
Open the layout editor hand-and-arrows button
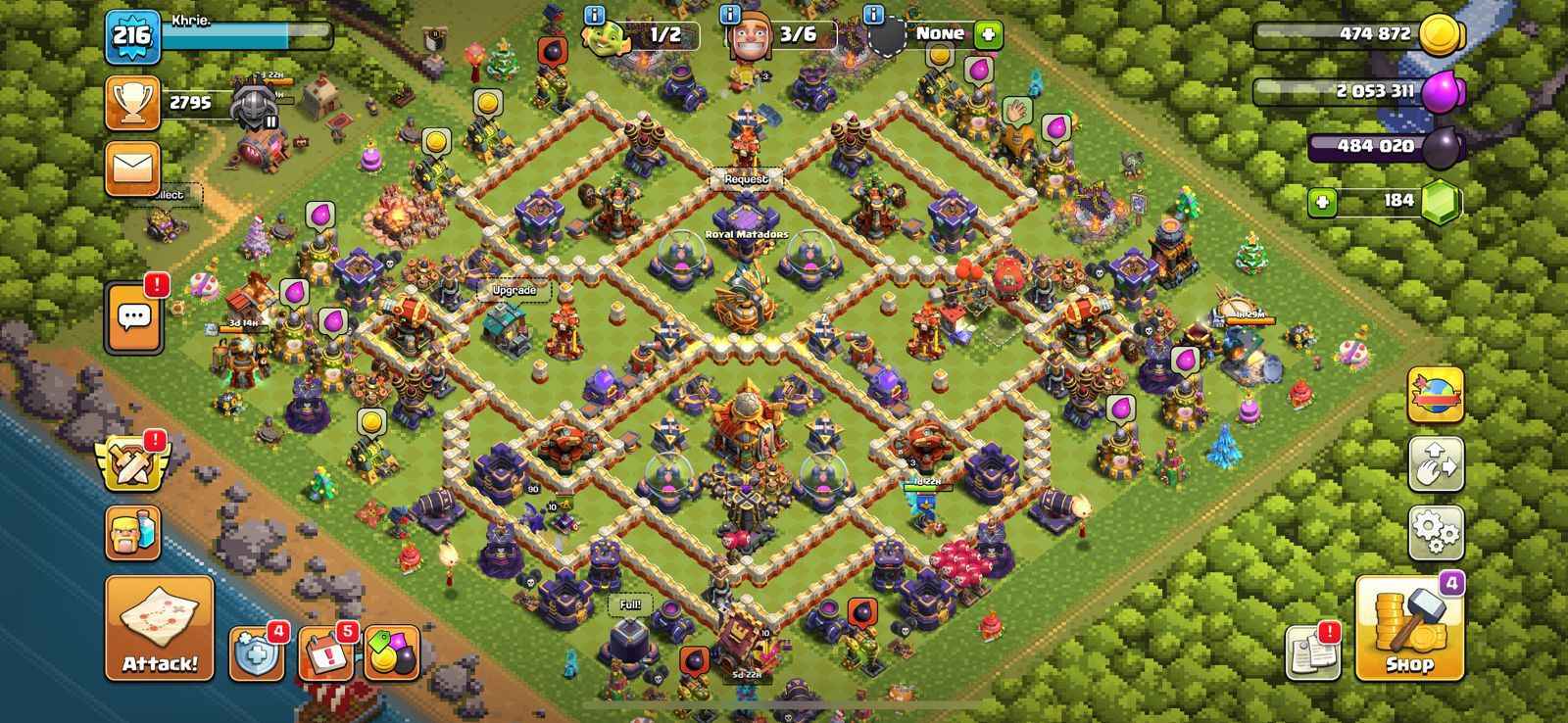pyautogui.click(x=1436, y=463)
